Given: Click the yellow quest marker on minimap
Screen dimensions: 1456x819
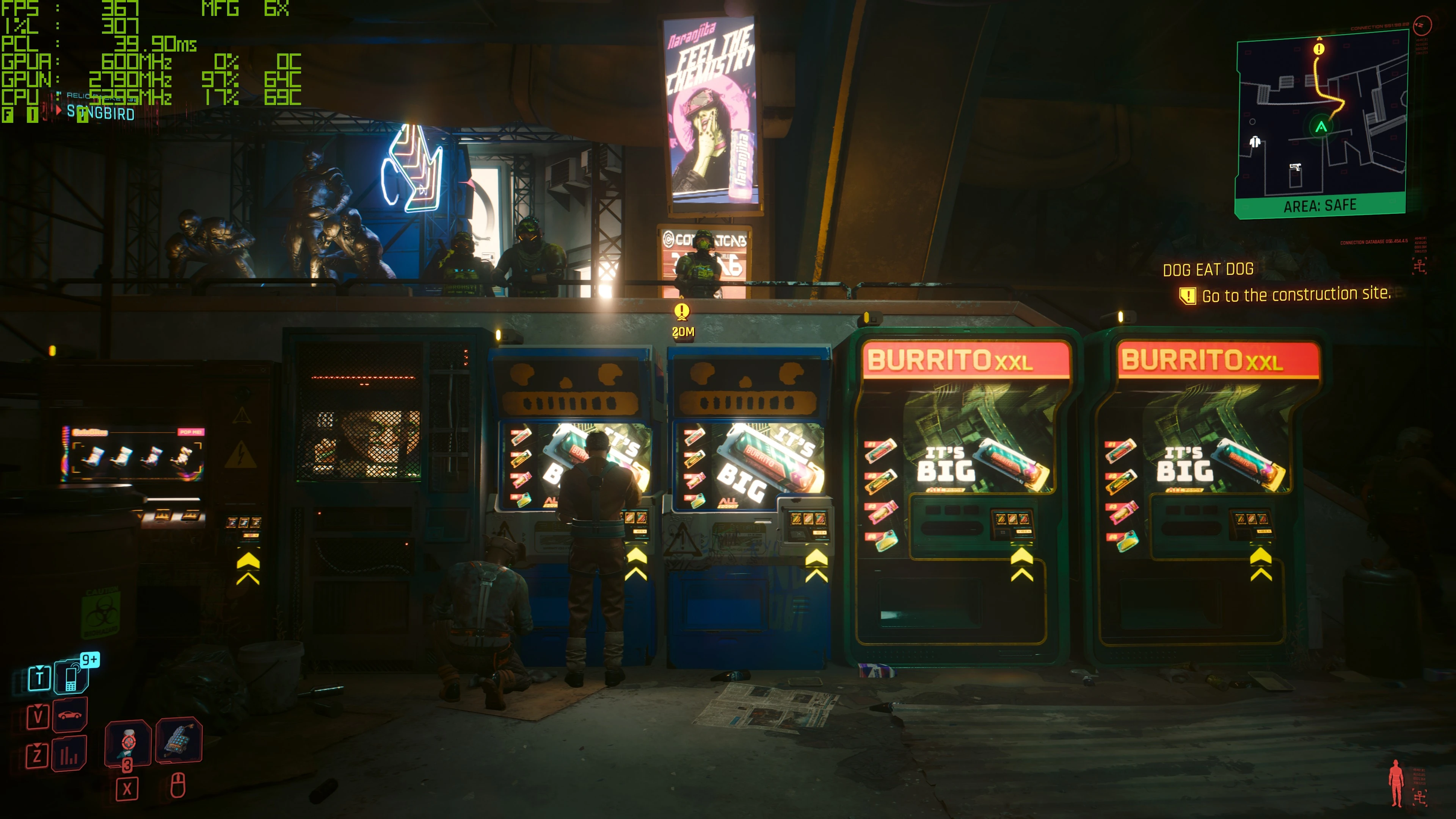Looking at the screenshot, I should pyautogui.click(x=1319, y=49).
